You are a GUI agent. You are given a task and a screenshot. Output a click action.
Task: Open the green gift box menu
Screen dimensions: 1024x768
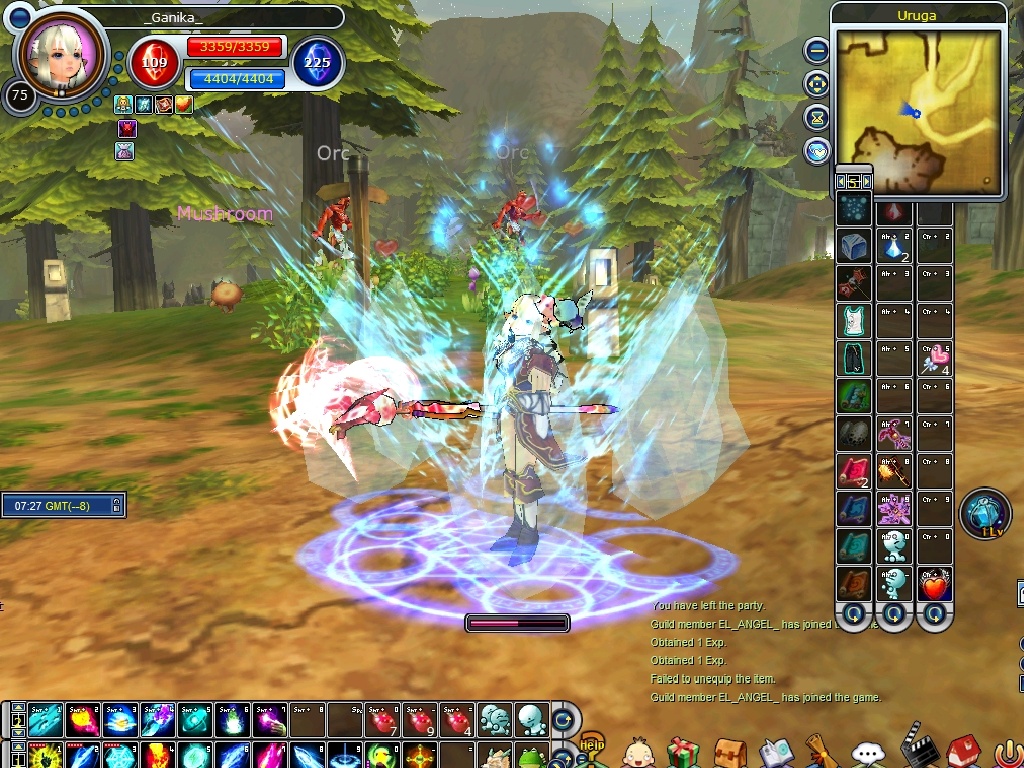pos(683,751)
